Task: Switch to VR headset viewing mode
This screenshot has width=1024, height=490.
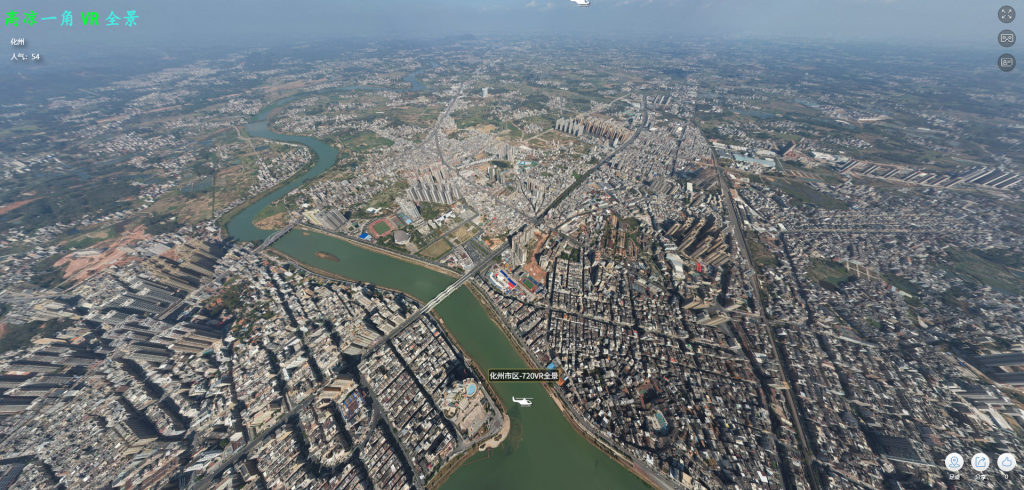Action: 1006,38
